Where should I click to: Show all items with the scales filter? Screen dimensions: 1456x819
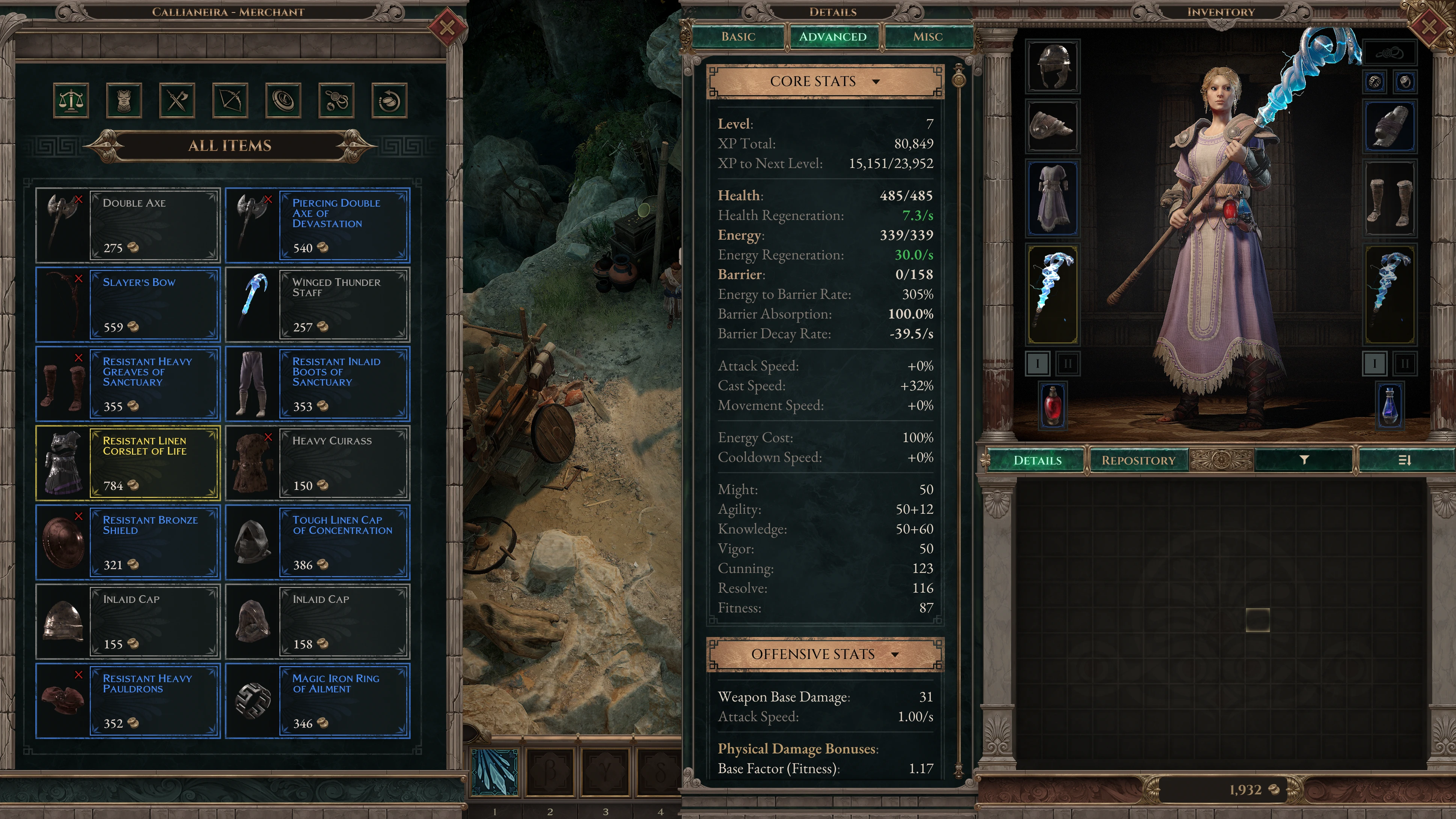coord(71,101)
